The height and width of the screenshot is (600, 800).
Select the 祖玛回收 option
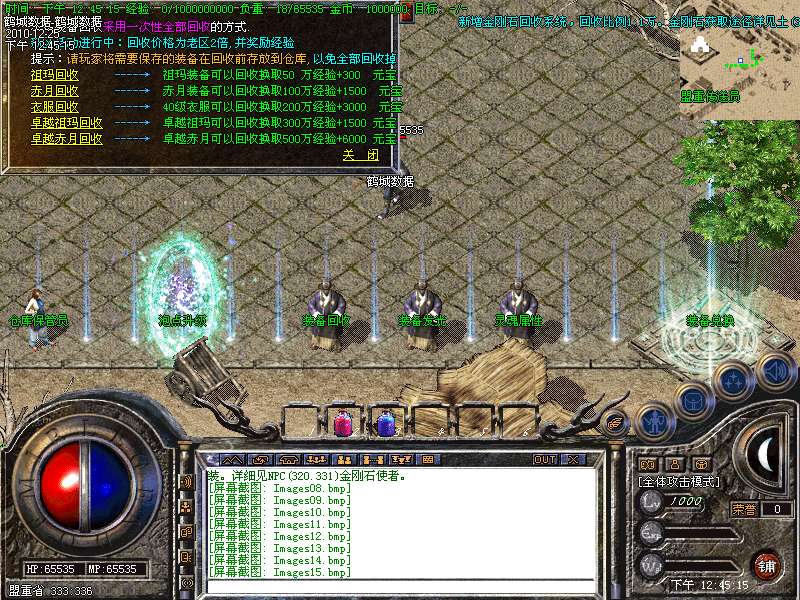coord(55,75)
